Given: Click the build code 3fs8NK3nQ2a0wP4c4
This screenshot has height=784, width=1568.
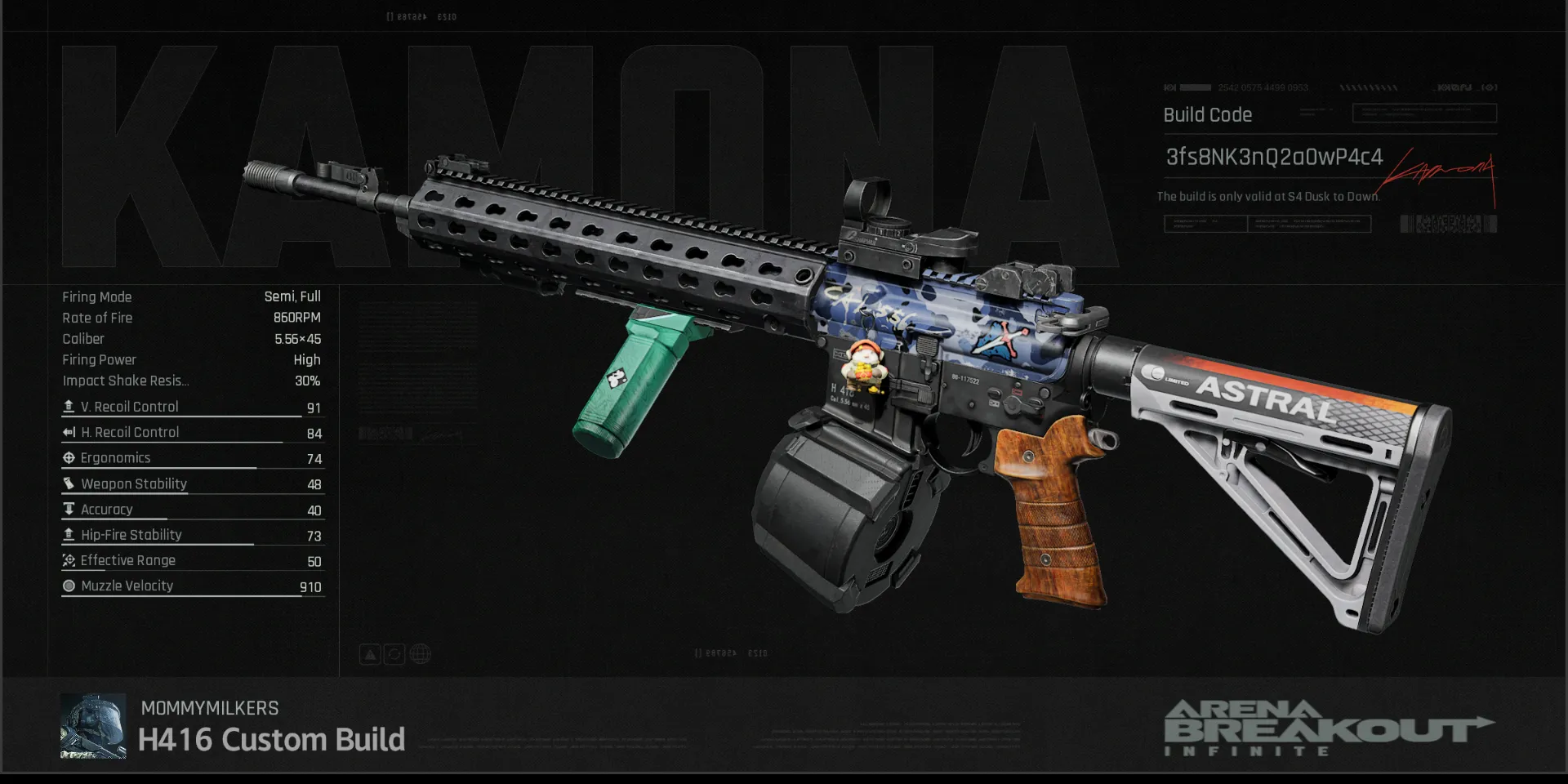Looking at the screenshot, I should click(1274, 157).
